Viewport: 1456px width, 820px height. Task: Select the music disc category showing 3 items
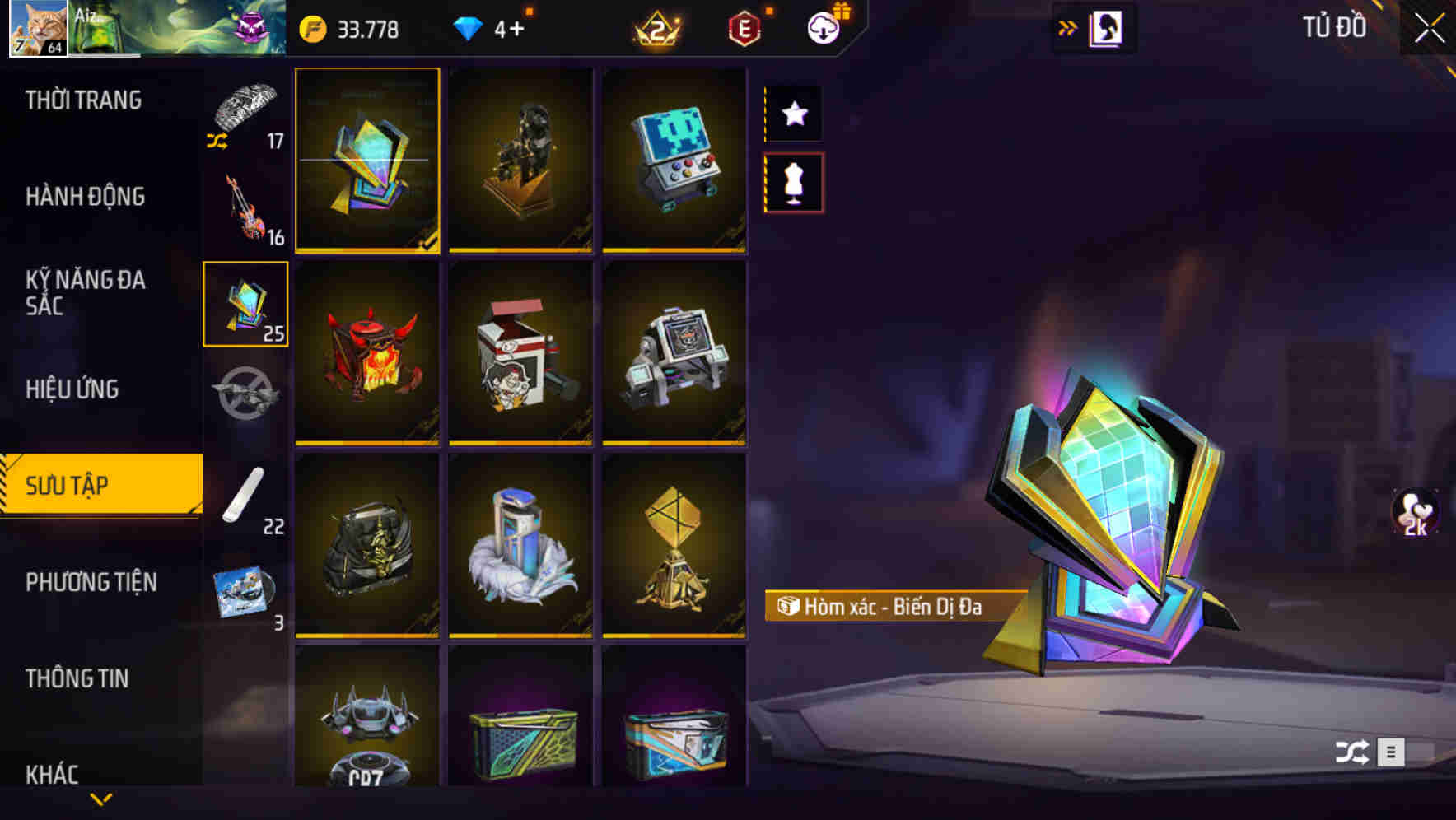[245, 589]
